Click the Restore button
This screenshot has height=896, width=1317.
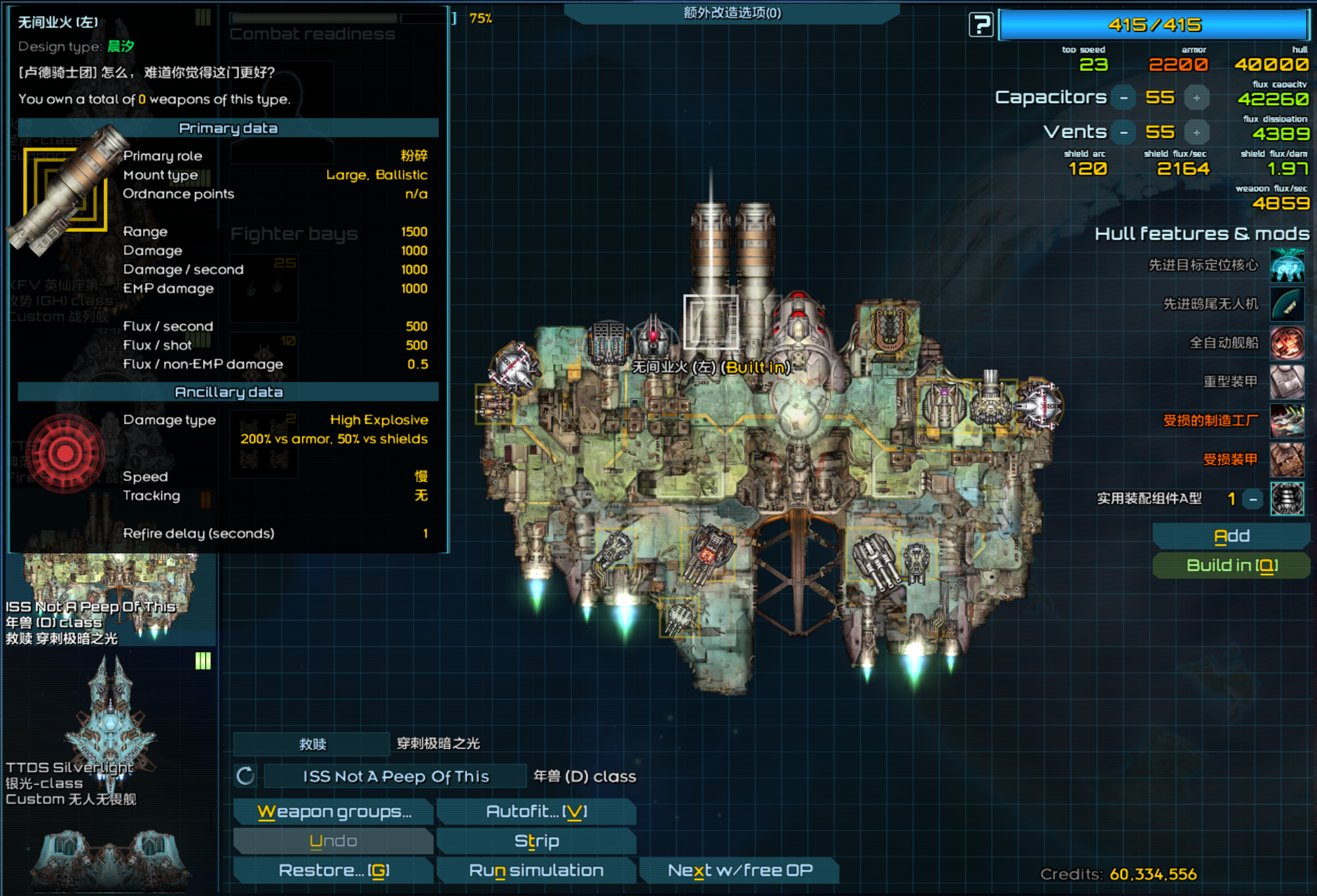(x=334, y=871)
